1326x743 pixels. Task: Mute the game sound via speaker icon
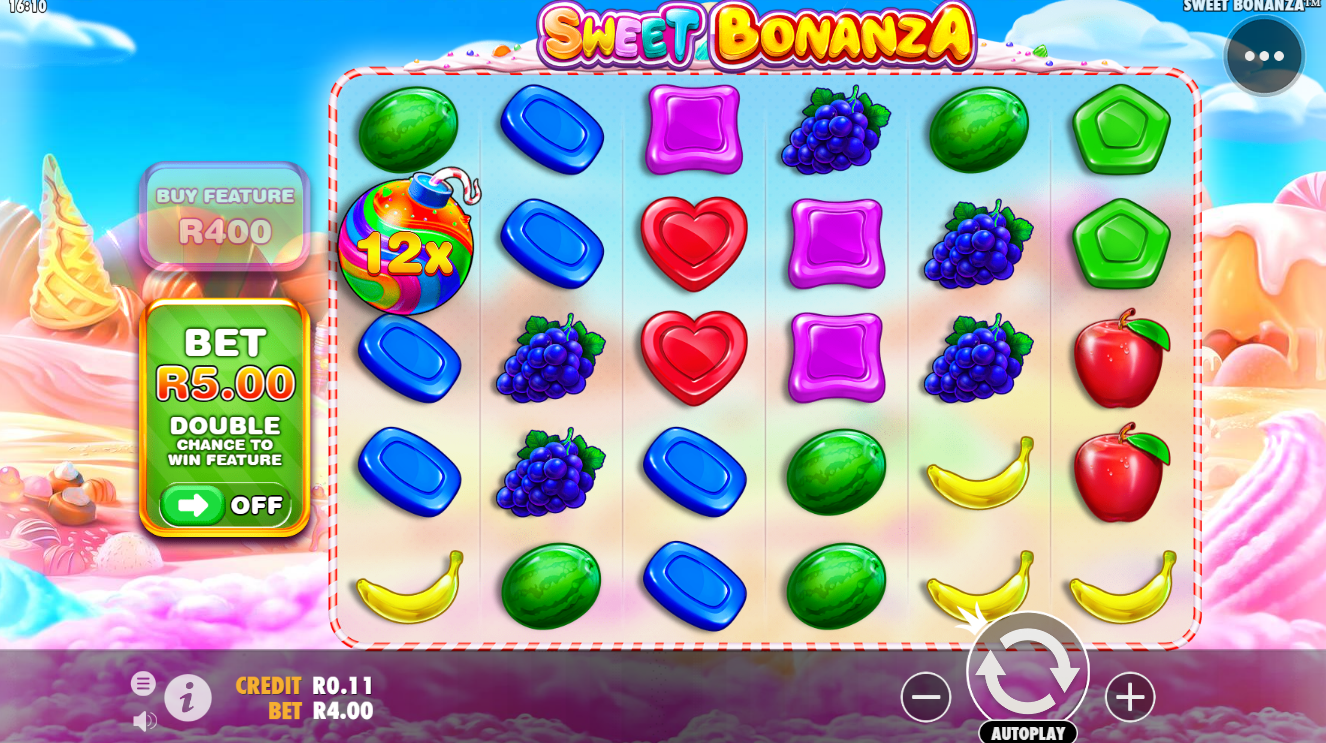[x=145, y=720]
